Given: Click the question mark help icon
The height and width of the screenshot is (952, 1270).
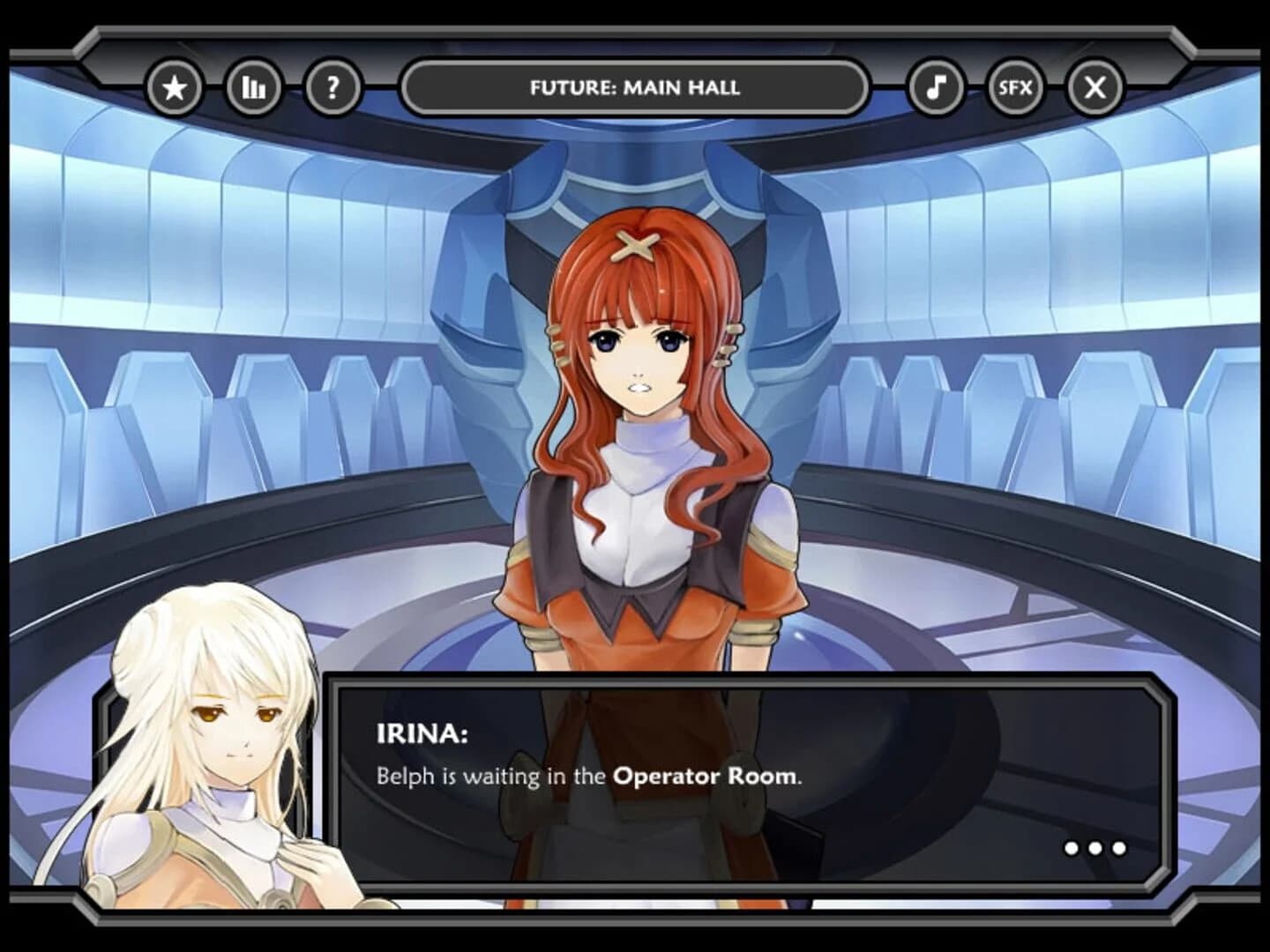Looking at the screenshot, I should pyautogui.click(x=331, y=86).
